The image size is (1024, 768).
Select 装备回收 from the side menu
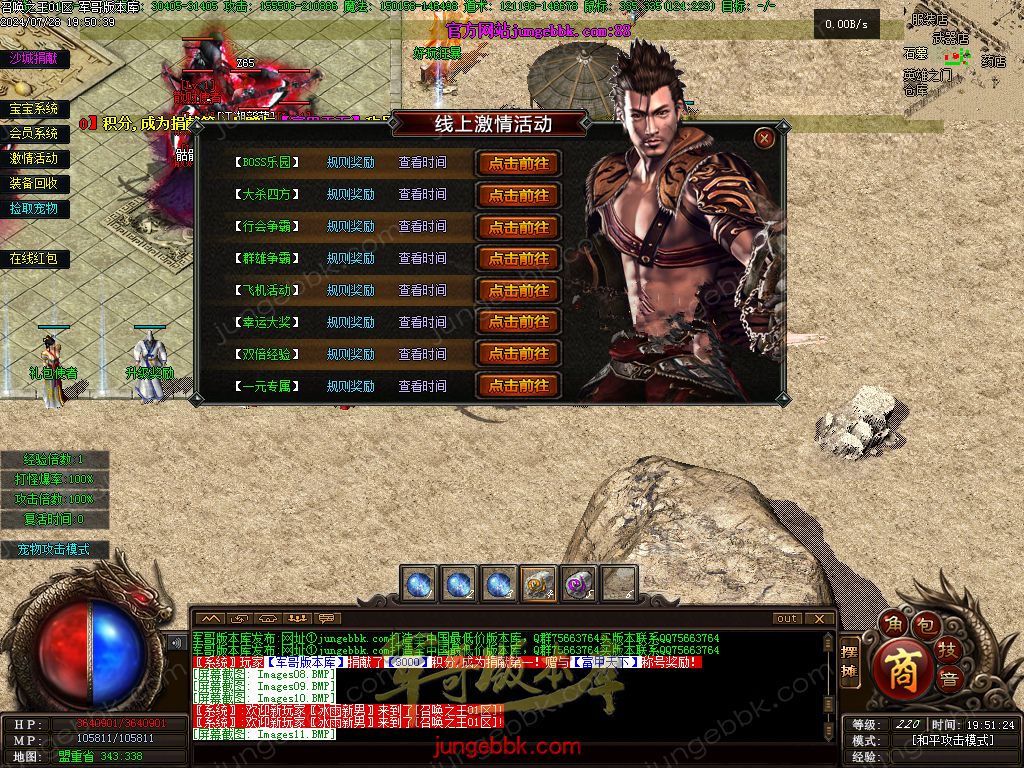[34, 184]
